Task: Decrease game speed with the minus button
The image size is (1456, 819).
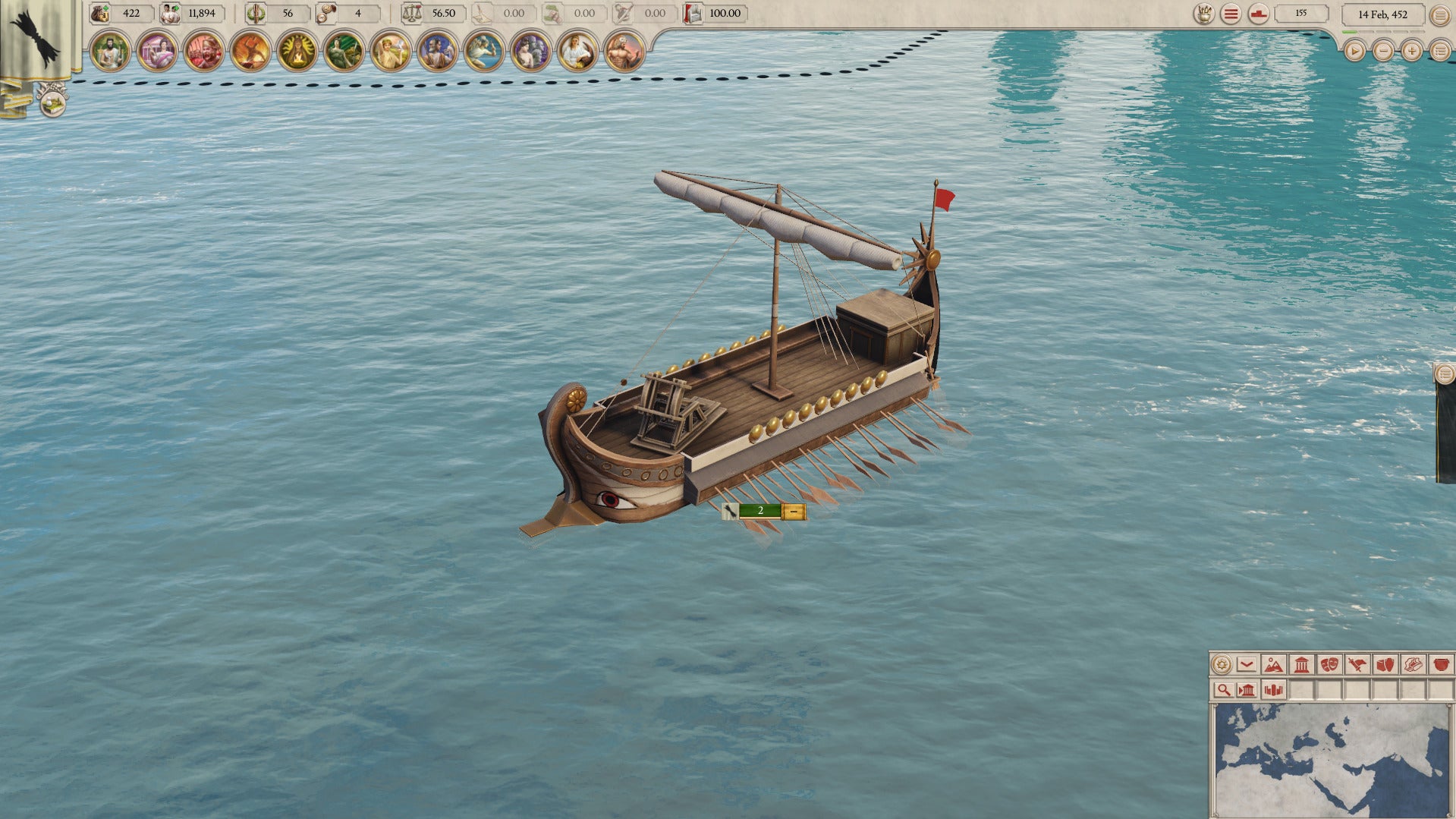Action: (1383, 51)
